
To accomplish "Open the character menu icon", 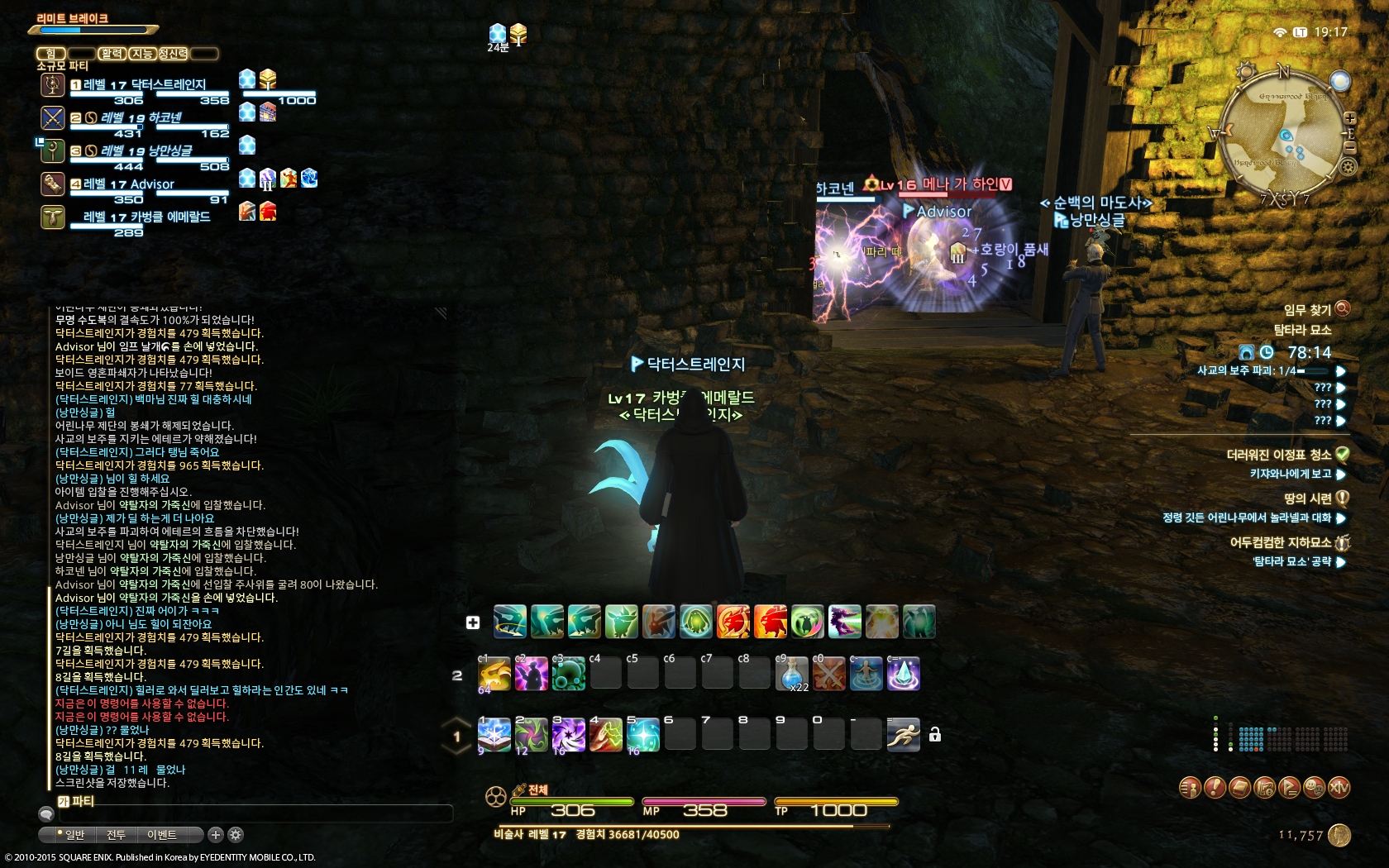I will pyautogui.click(x=1190, y=788).
